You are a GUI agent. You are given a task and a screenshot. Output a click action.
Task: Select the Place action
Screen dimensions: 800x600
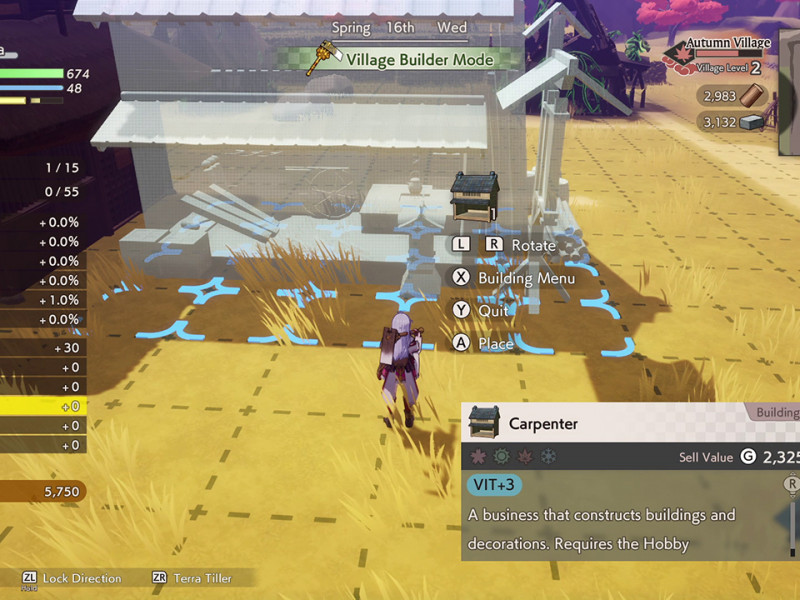coord(496,343)
